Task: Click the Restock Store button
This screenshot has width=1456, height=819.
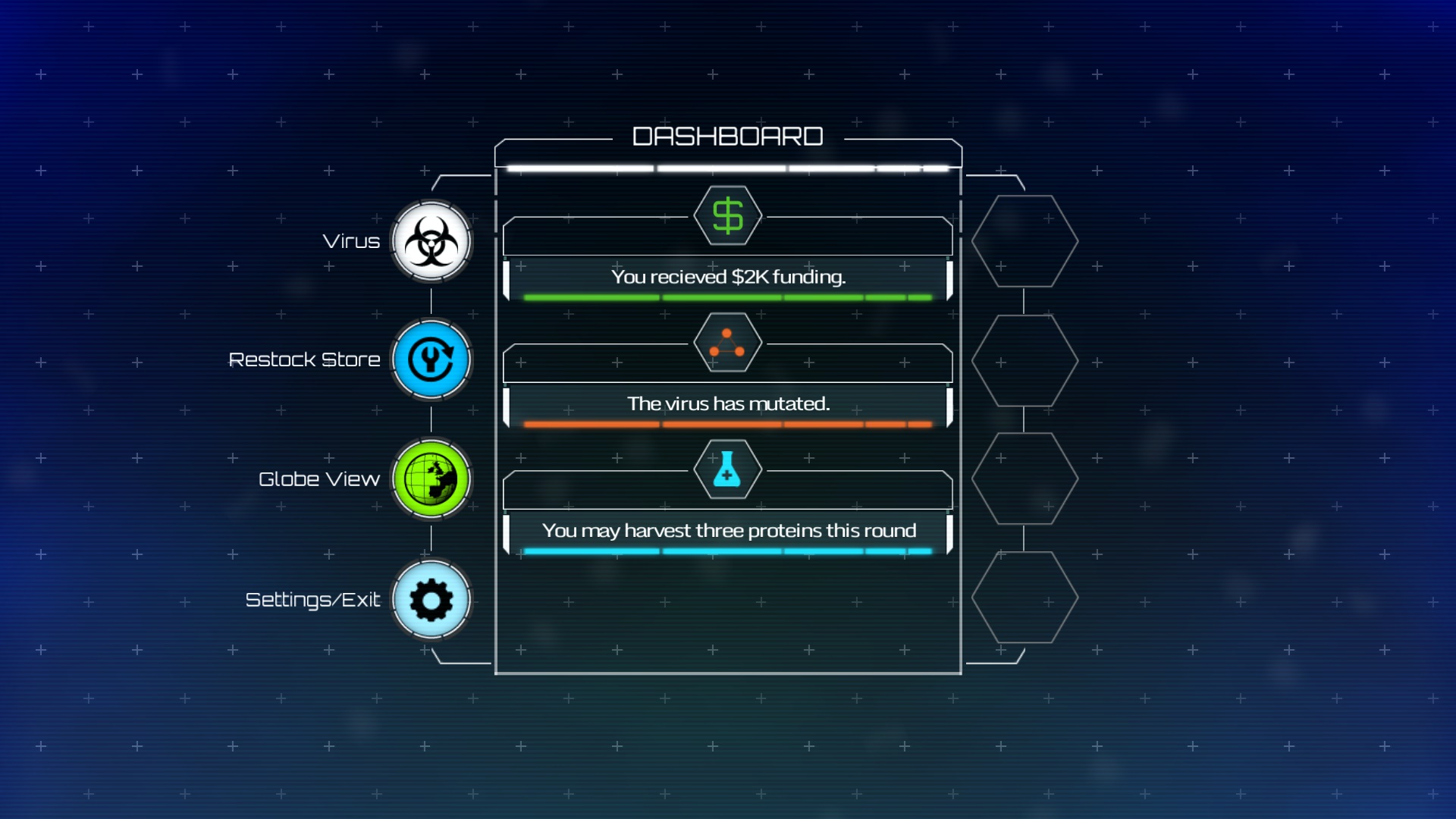Action: pos(431,359)
